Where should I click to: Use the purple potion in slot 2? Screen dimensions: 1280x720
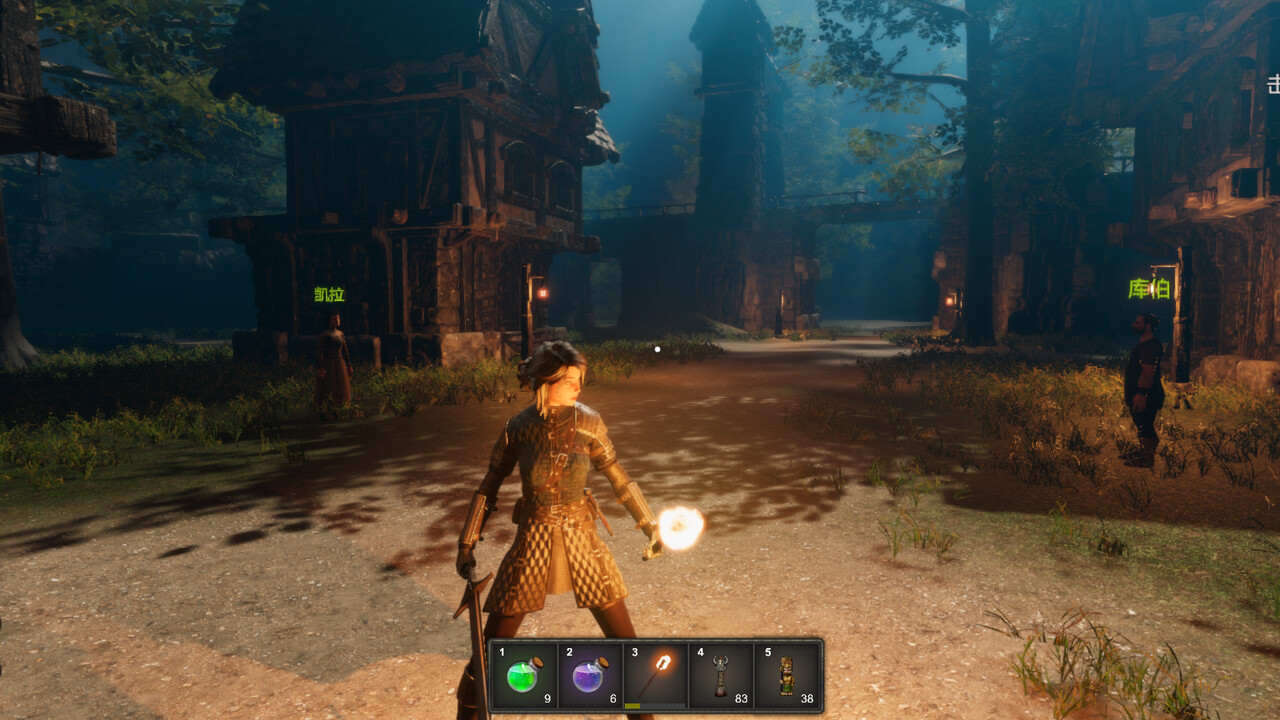pyautogui.click(x=589, y=675)
